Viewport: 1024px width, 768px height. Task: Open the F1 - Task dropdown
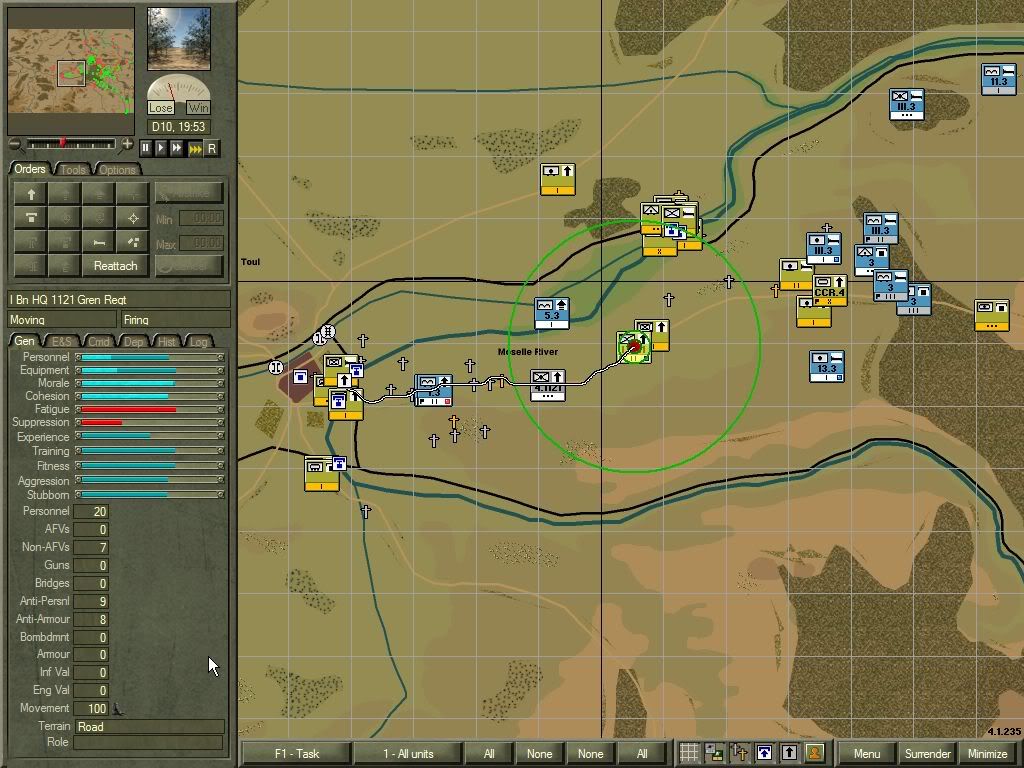[296, 754]
